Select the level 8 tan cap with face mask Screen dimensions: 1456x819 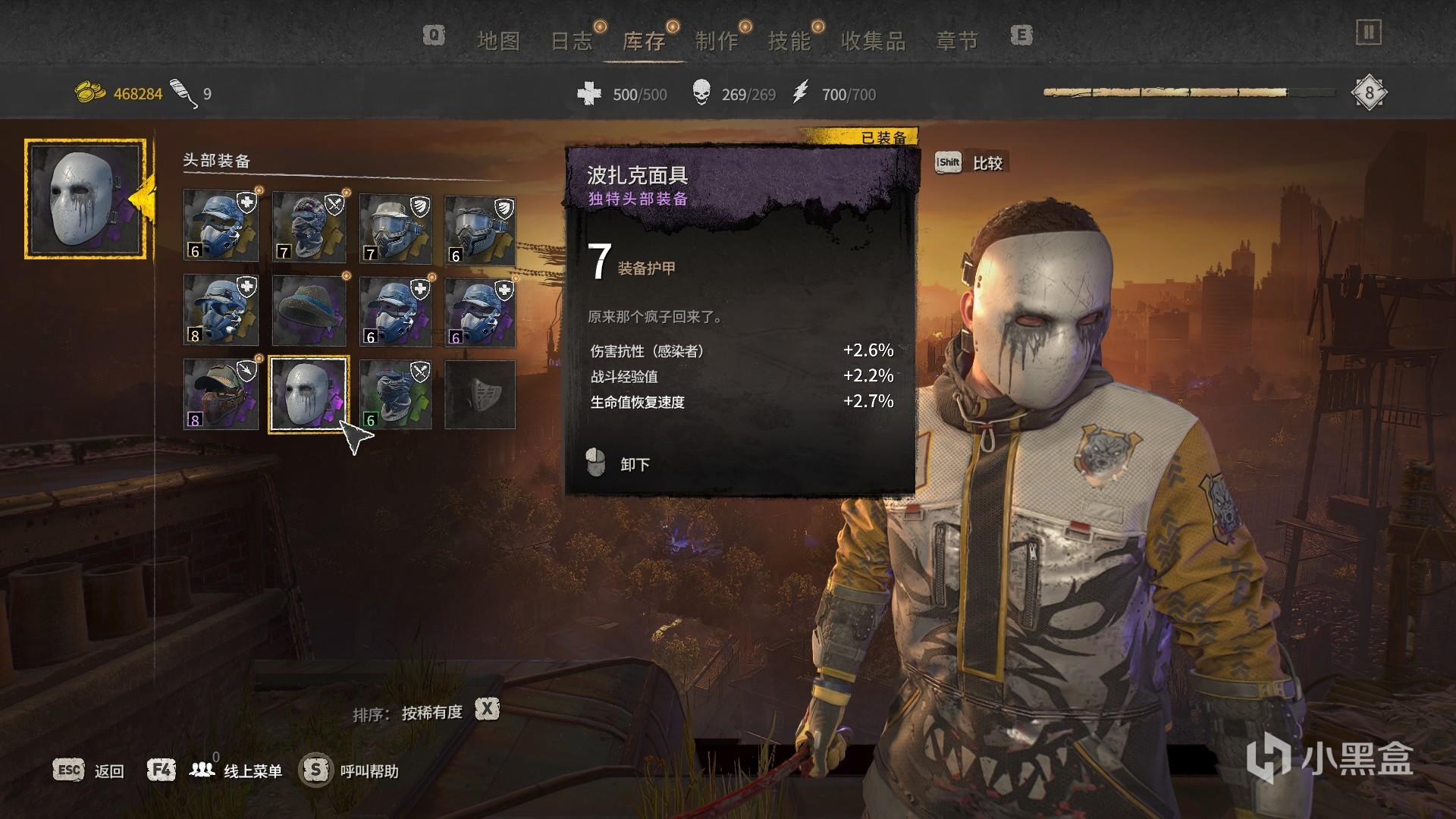(221, 394)
